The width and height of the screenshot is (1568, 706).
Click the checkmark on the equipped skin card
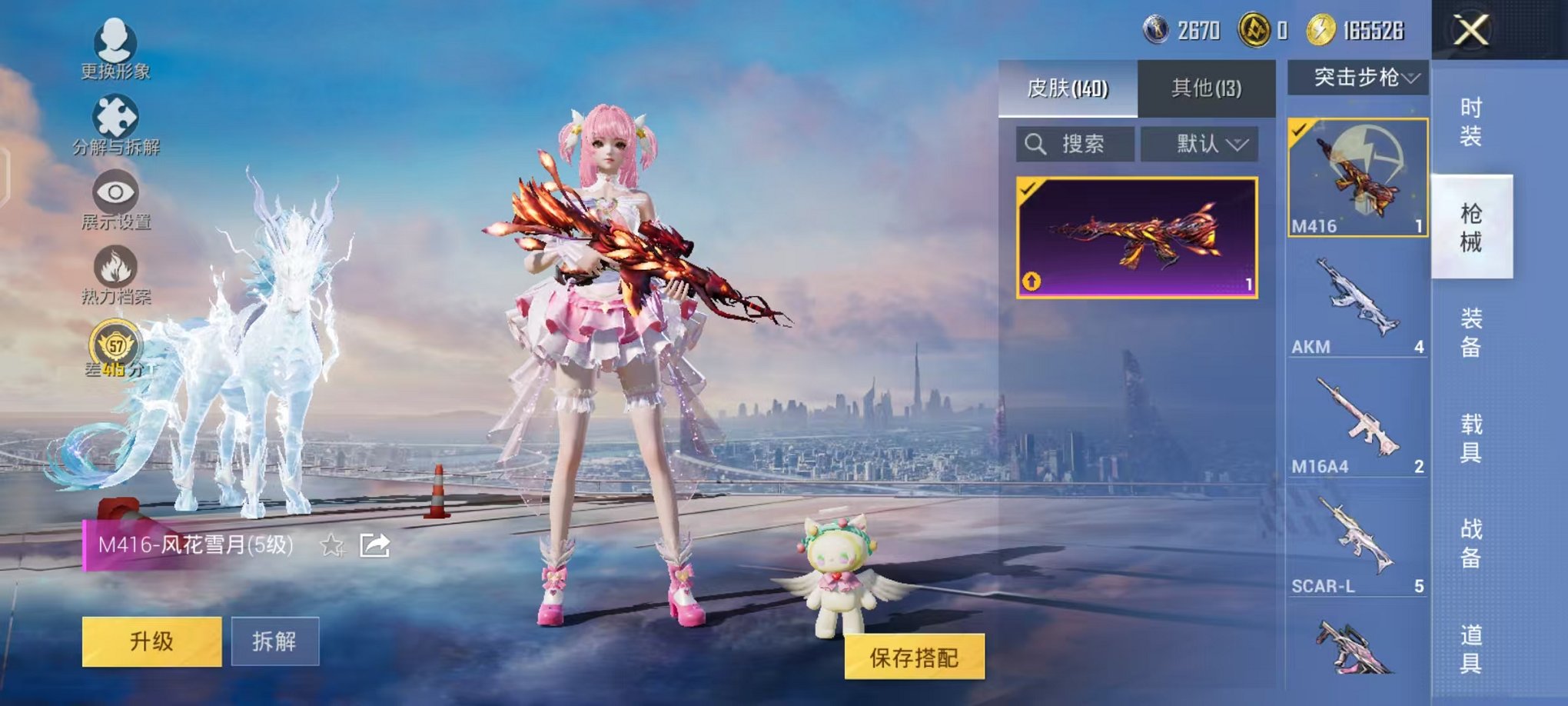click(x=1027, y=188)
